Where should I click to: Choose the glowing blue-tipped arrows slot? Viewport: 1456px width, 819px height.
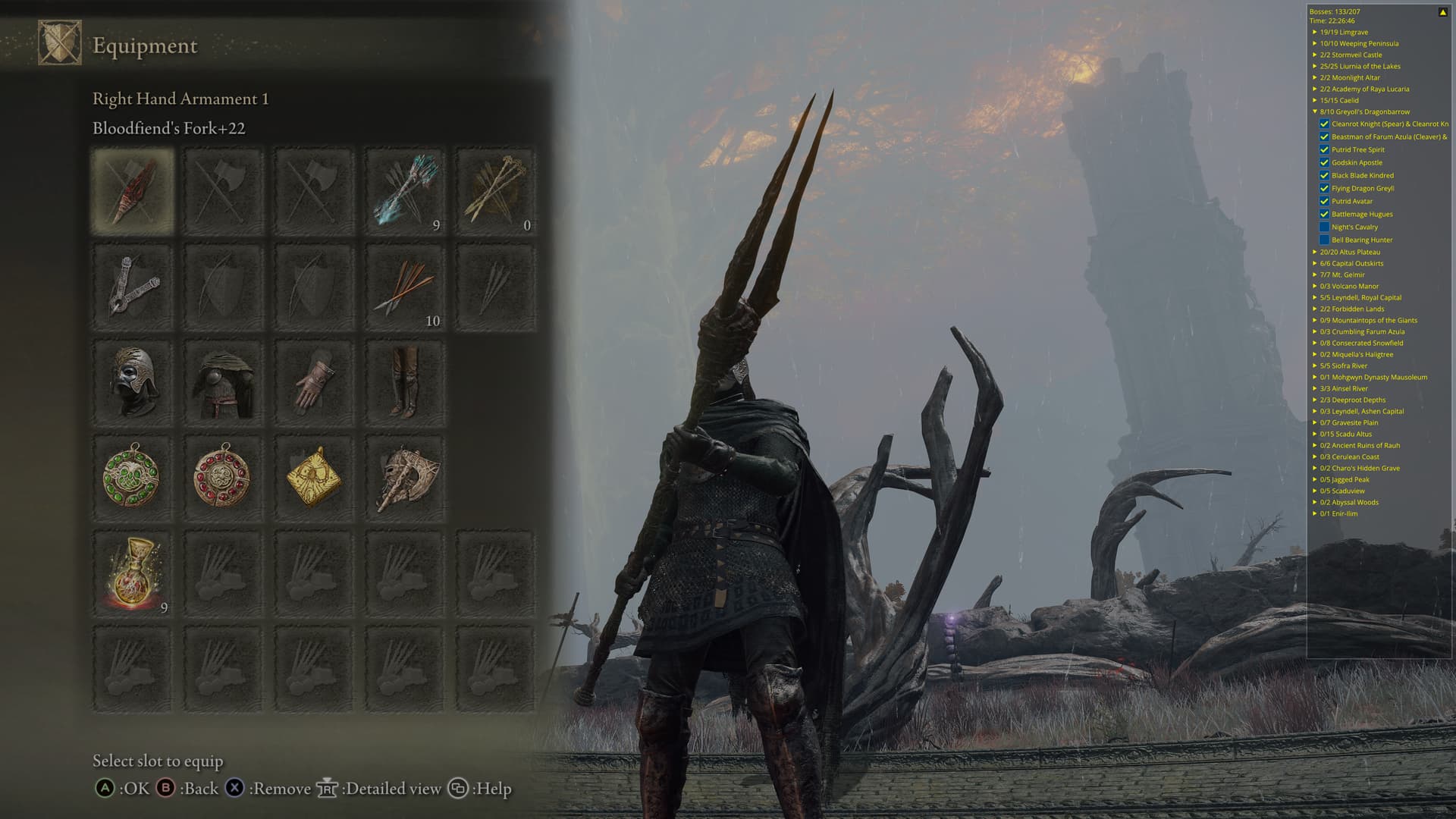tap(405, 191)
